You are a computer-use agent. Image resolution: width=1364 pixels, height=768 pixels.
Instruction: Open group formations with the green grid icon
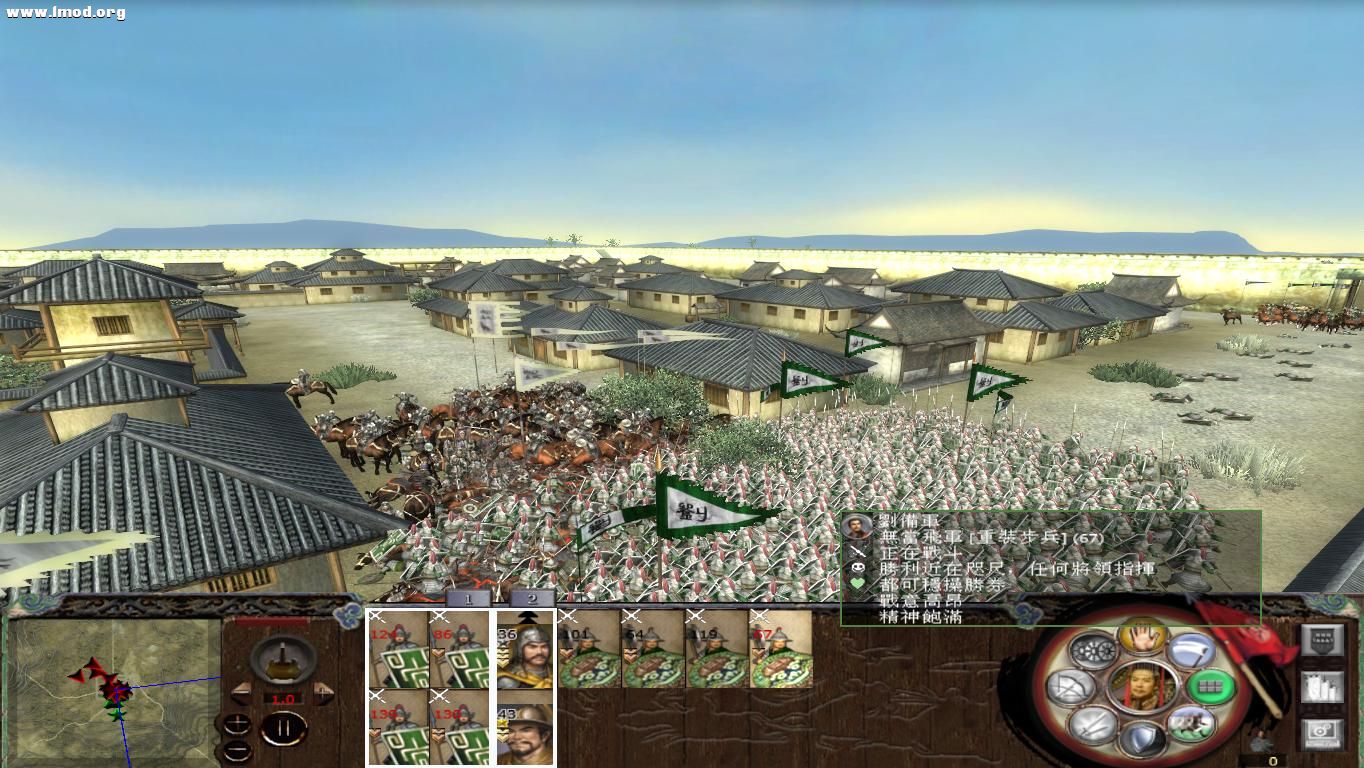[1211, 688]
